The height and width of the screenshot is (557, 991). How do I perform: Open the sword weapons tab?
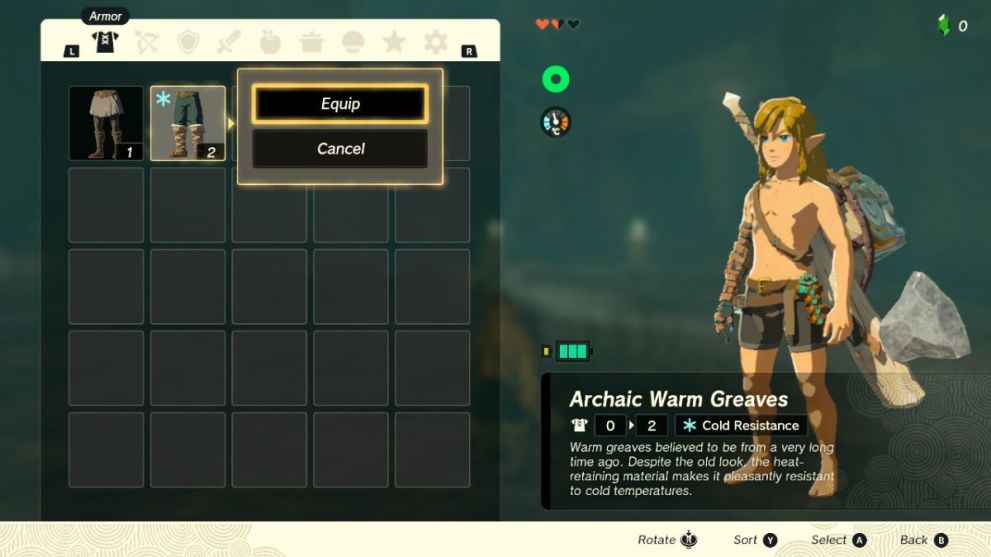point(229,42)
